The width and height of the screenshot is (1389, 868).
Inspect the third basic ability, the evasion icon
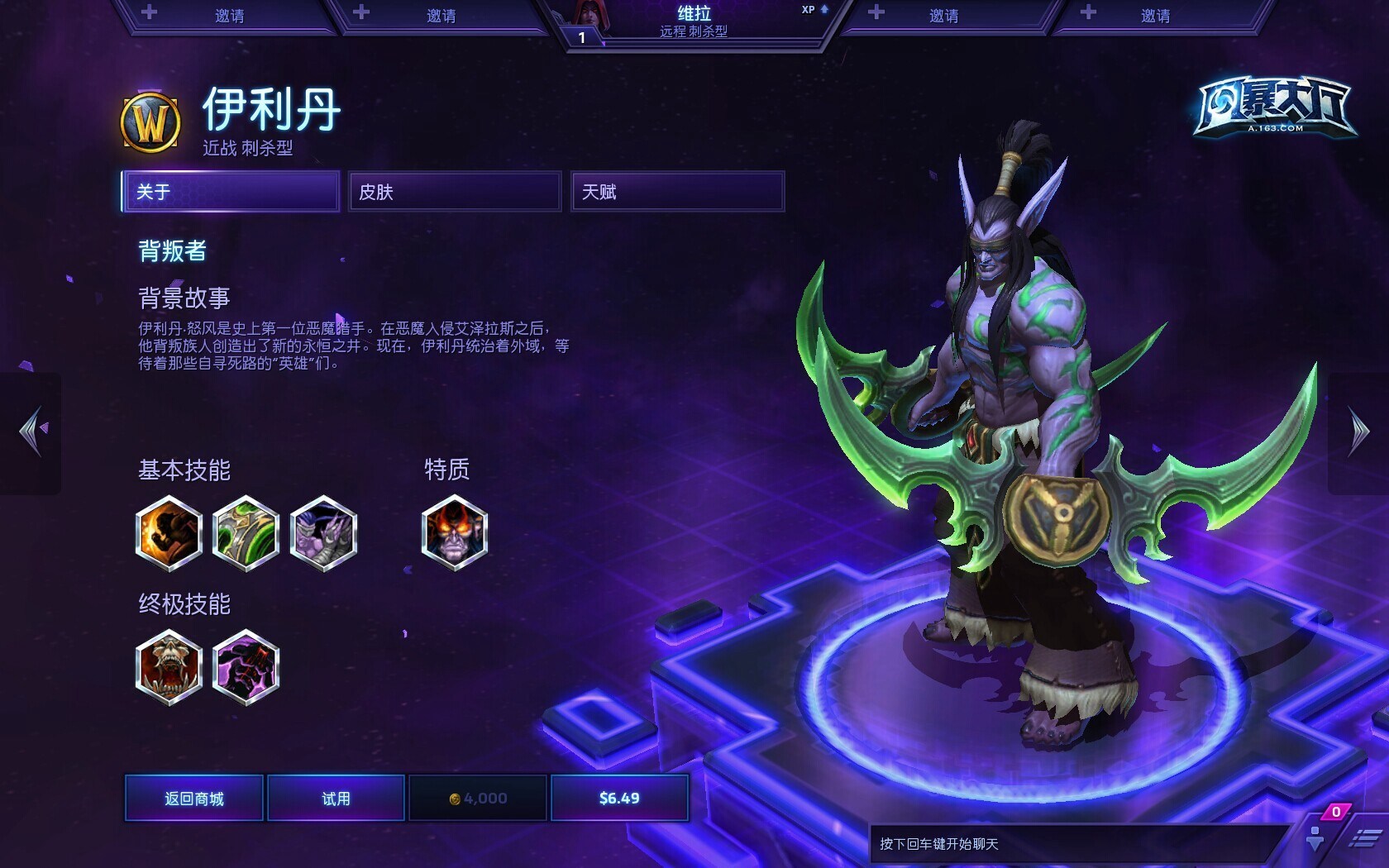(x=323, y=533)
